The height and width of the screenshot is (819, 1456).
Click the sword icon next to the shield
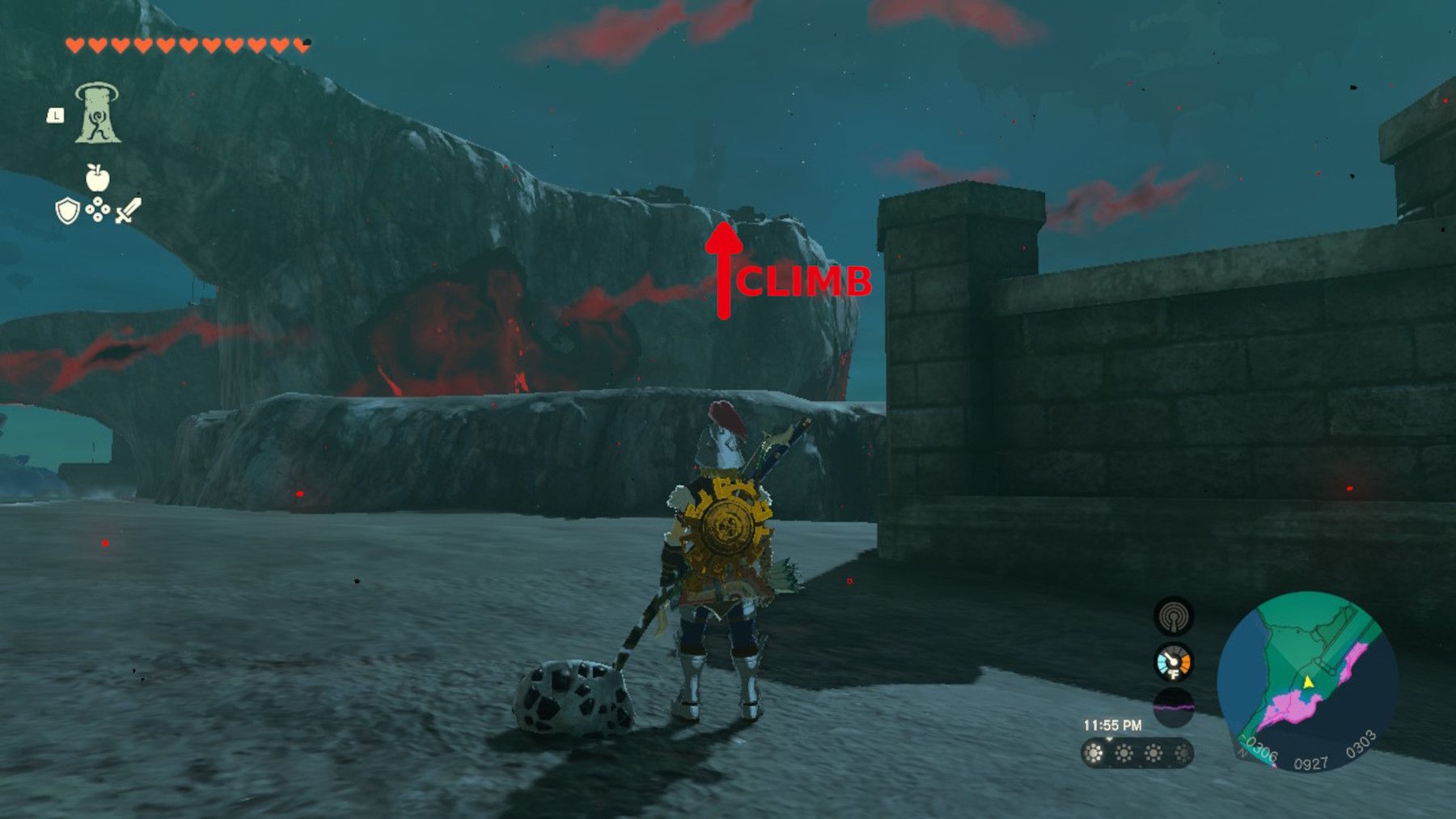[x=128, y=209]
